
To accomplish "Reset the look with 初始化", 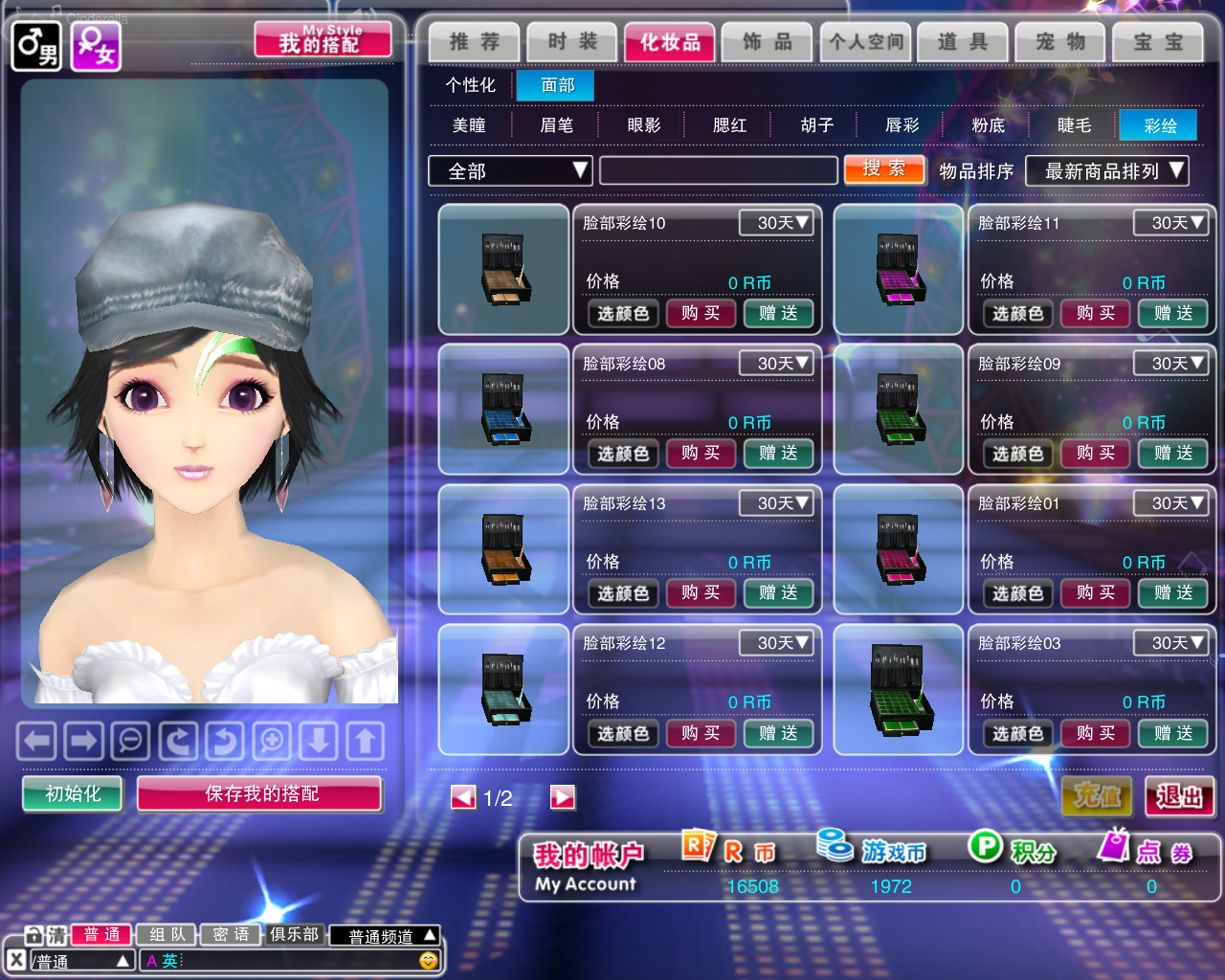I will click(x=73, y=793).
